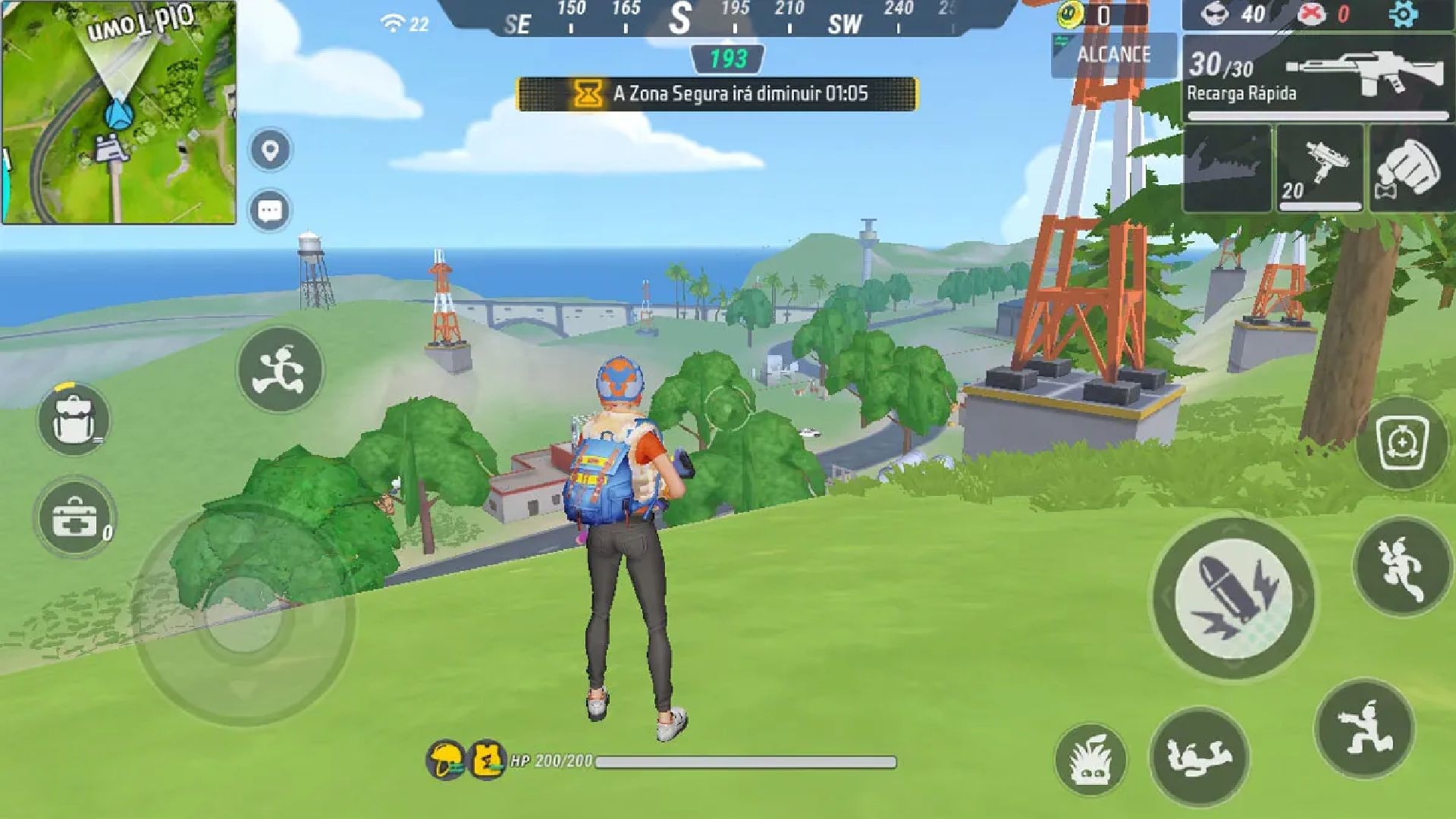Activate the bush disguise ability
This screenshot has width=1456, height=819.
[1090, 760]
